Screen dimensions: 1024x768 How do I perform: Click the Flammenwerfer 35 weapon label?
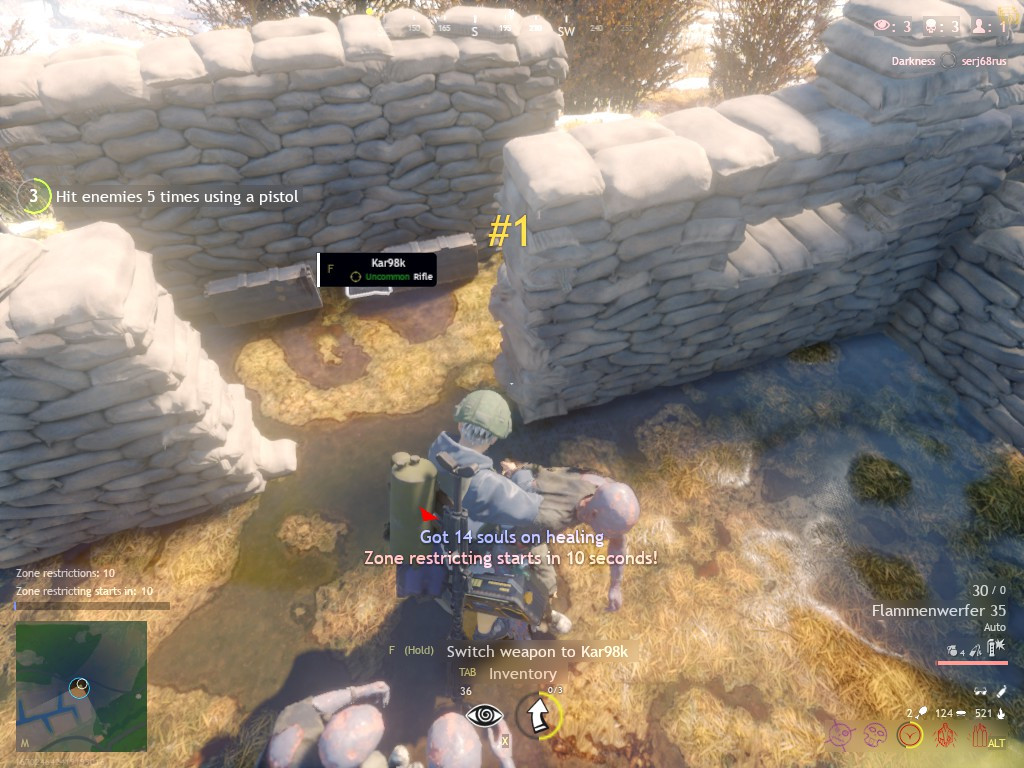pos(938,610)
